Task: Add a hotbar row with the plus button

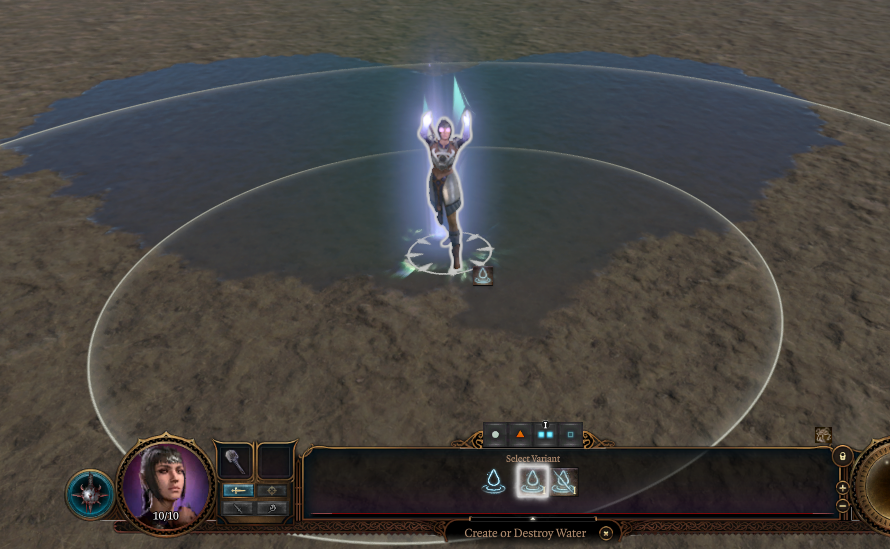Action: click(x=843, y=488)
